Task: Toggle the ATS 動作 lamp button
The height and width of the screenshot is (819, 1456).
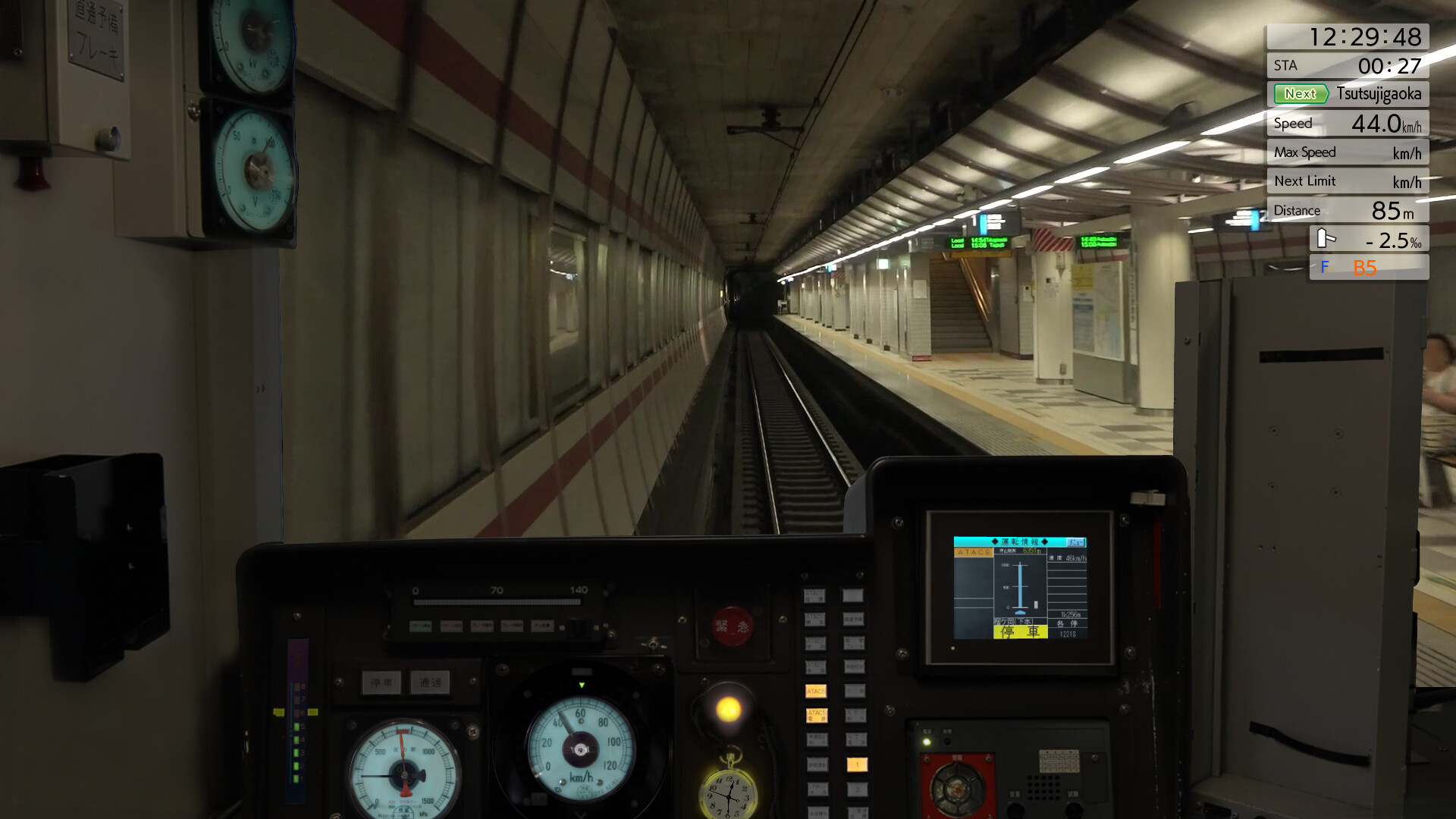Action: pyautogui.click(x=856, y=716)
